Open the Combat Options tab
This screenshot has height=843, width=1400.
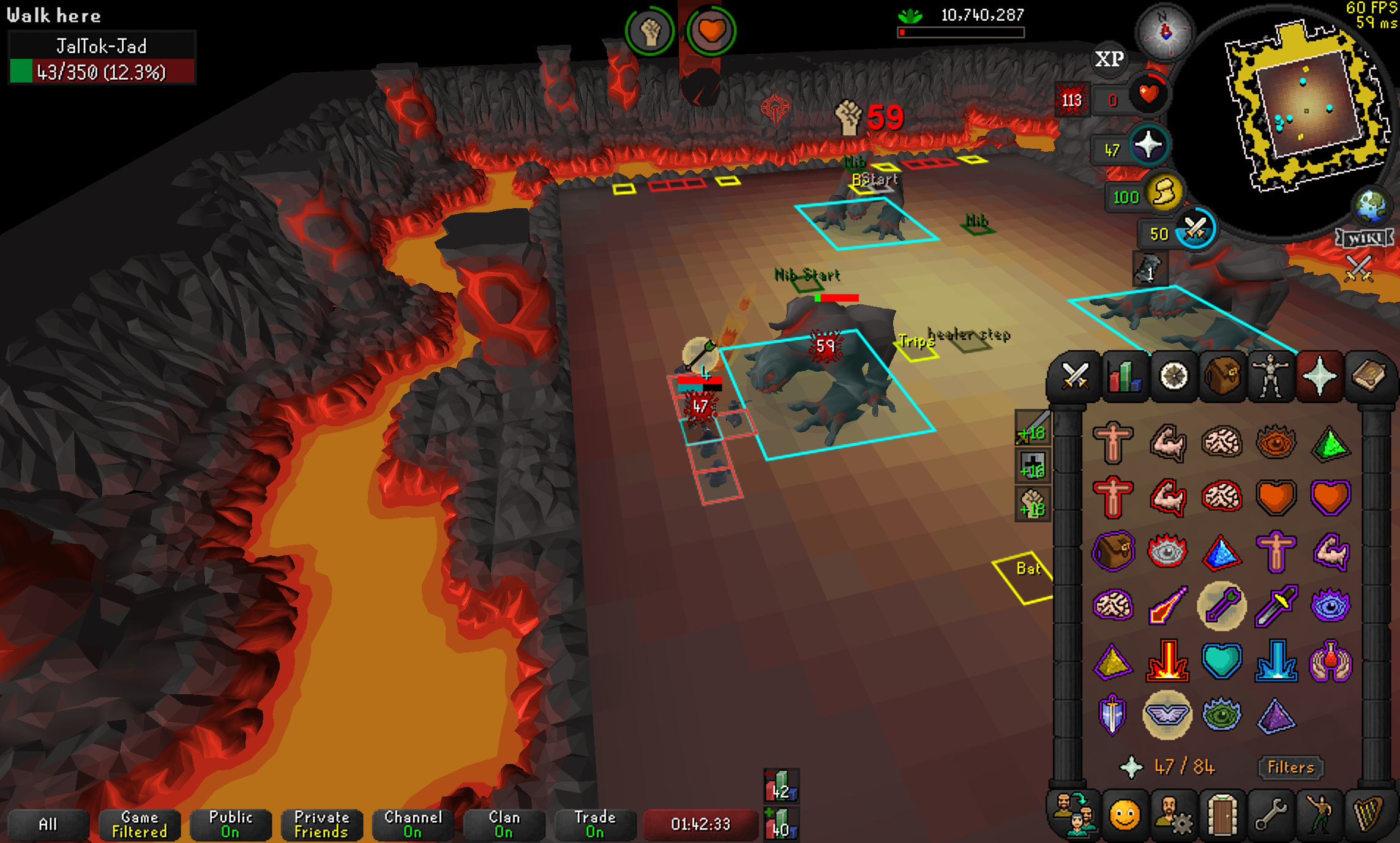[1074, 376]
